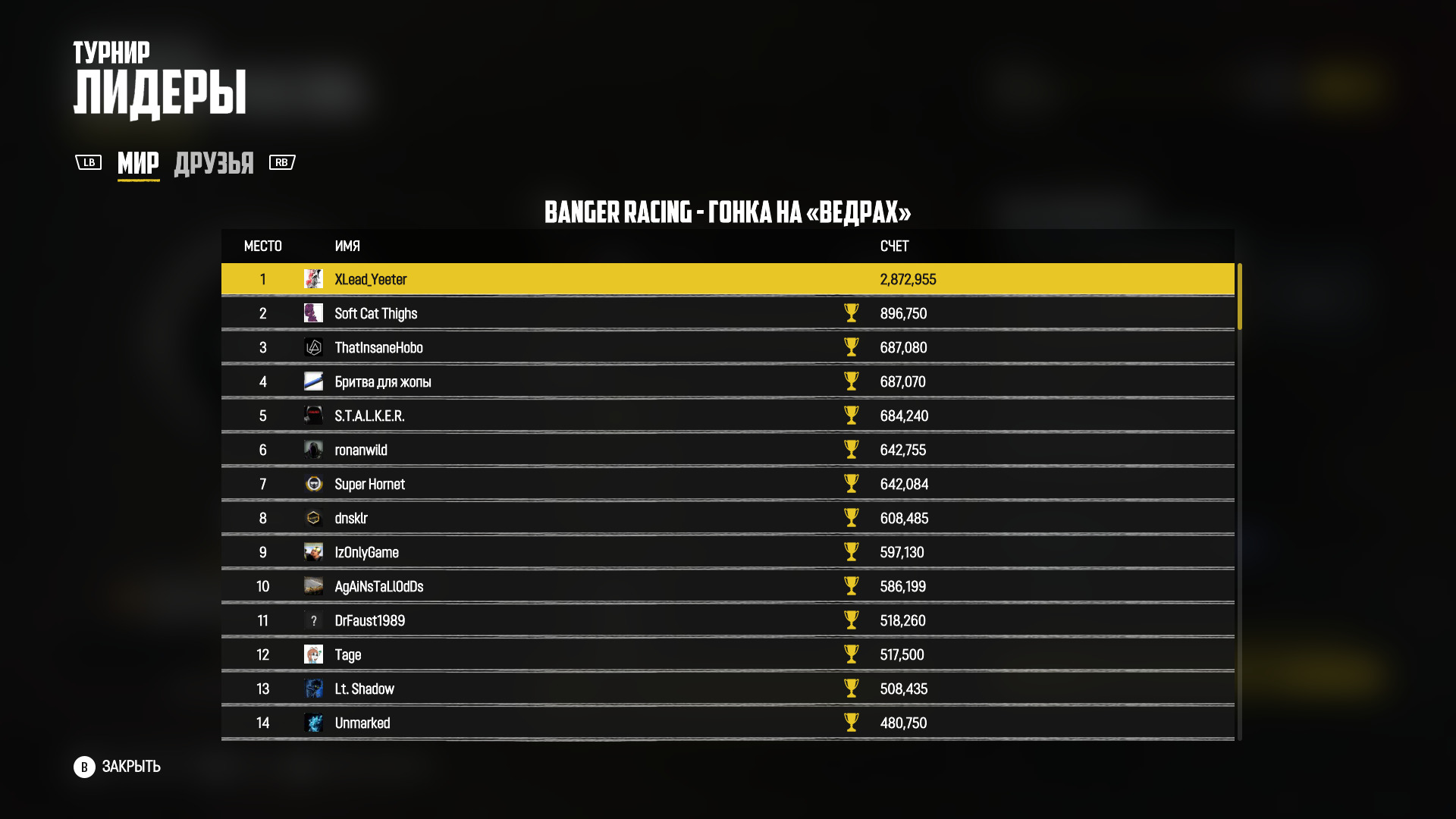The height and width of the screenshot is (819, 1456).
Task: Select the question mark avatar of DrFaust1989
Action: click(314, 620)
